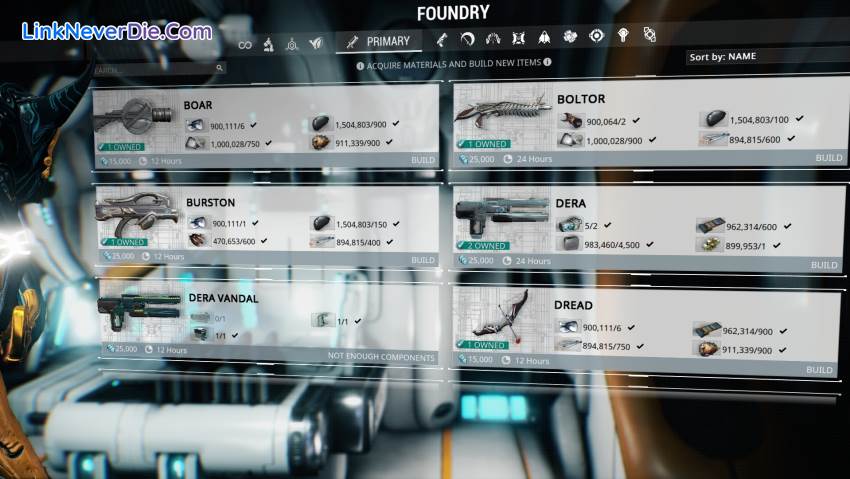Open the microscope category tab
The width and height of the screenshot is (850, 479).
[268, 43]
